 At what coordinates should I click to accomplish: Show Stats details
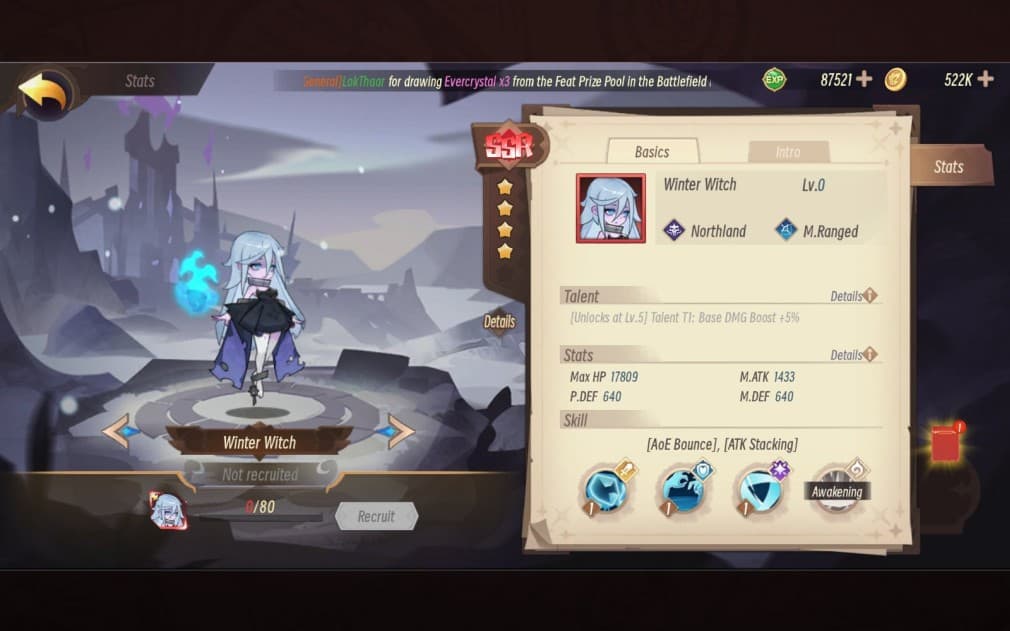point(853,355)
